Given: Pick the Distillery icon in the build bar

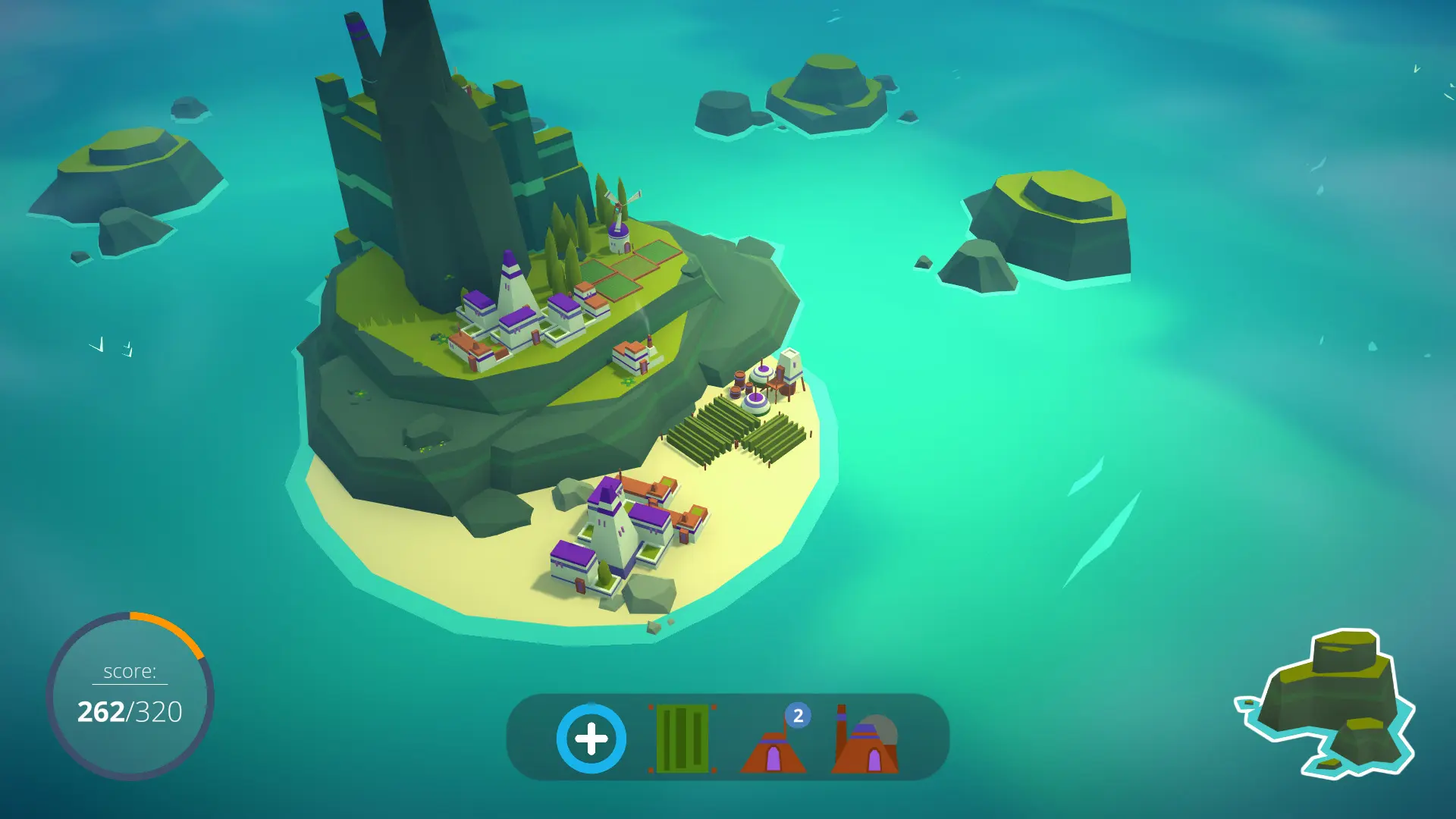Looking at the screenshot, I should coord(864,747).
